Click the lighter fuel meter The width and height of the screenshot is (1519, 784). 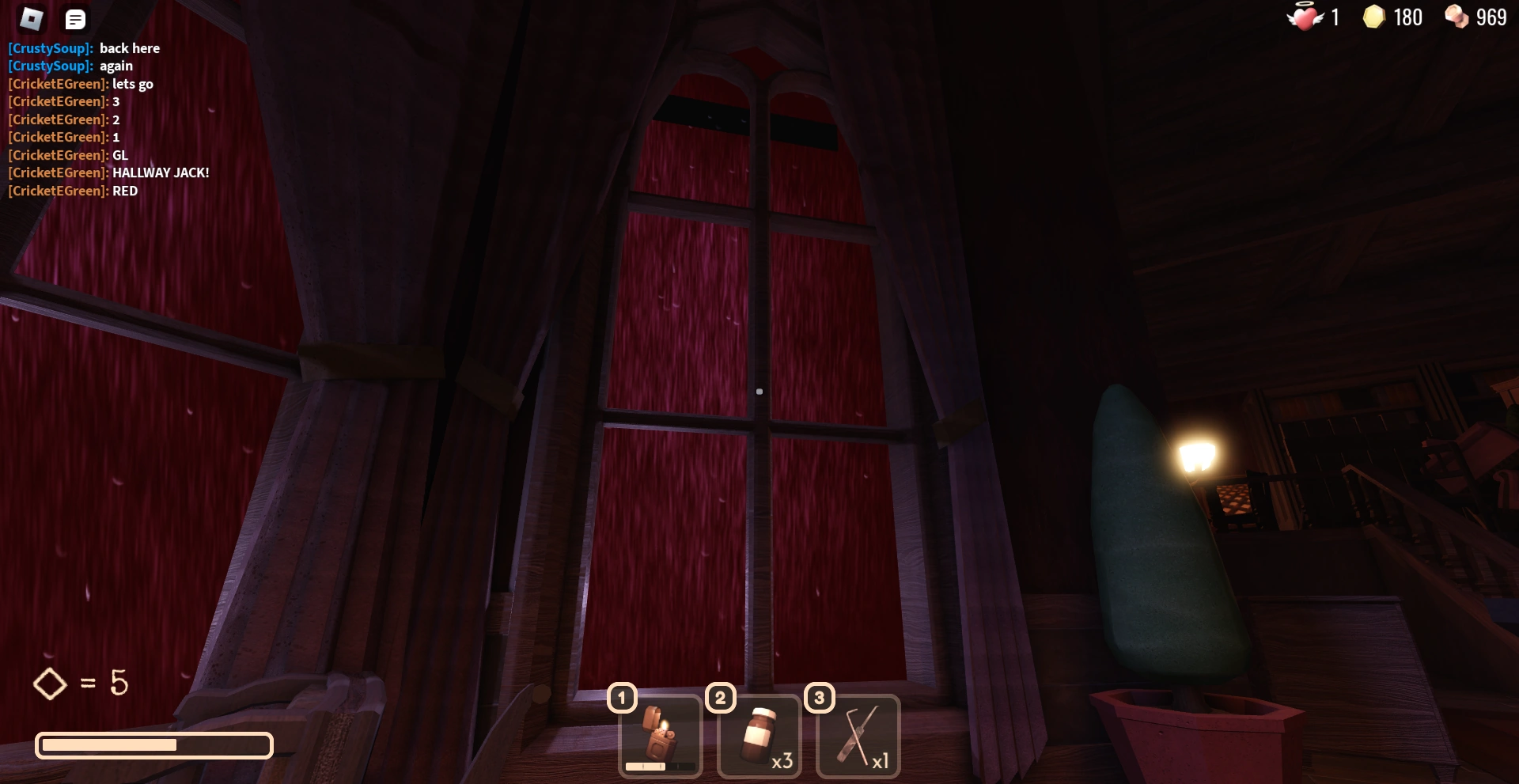click(x=661, y=766)
